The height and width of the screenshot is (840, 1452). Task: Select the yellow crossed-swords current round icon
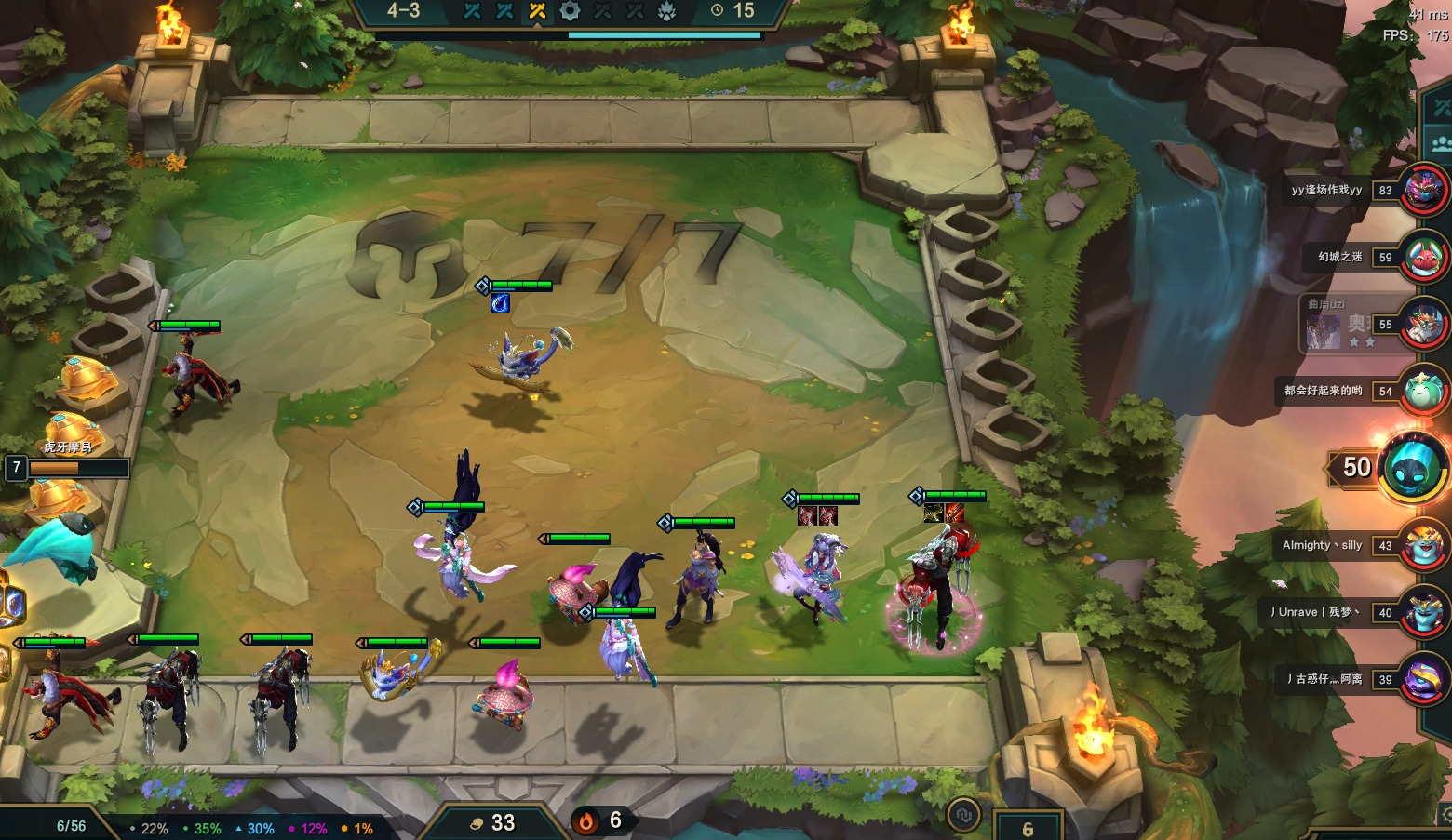point(537,11)
